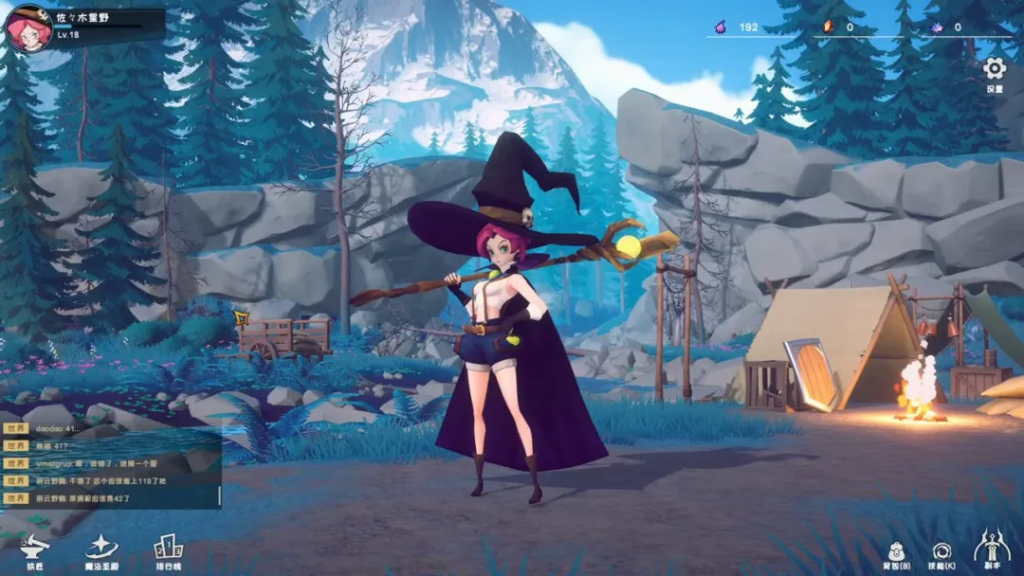This screenshot has height=576, width=1024.
Task: Show the leaderboard podium icon
Action: coord(168,547)
